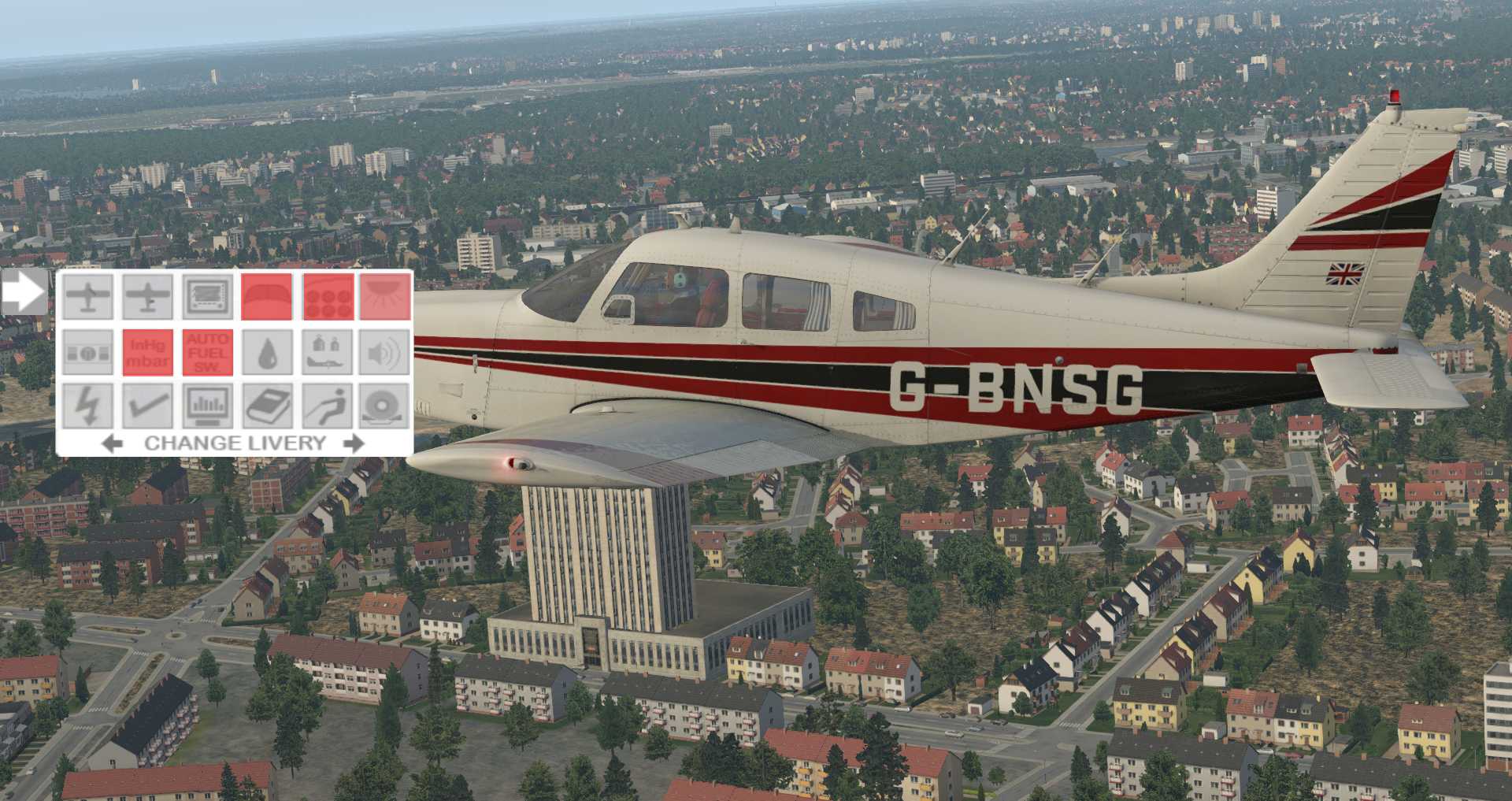This screenshot has height=801, width=1512.
Task: Show the monitor bar-chart icon
Action: pyautogui.click(x=207, y=406)
